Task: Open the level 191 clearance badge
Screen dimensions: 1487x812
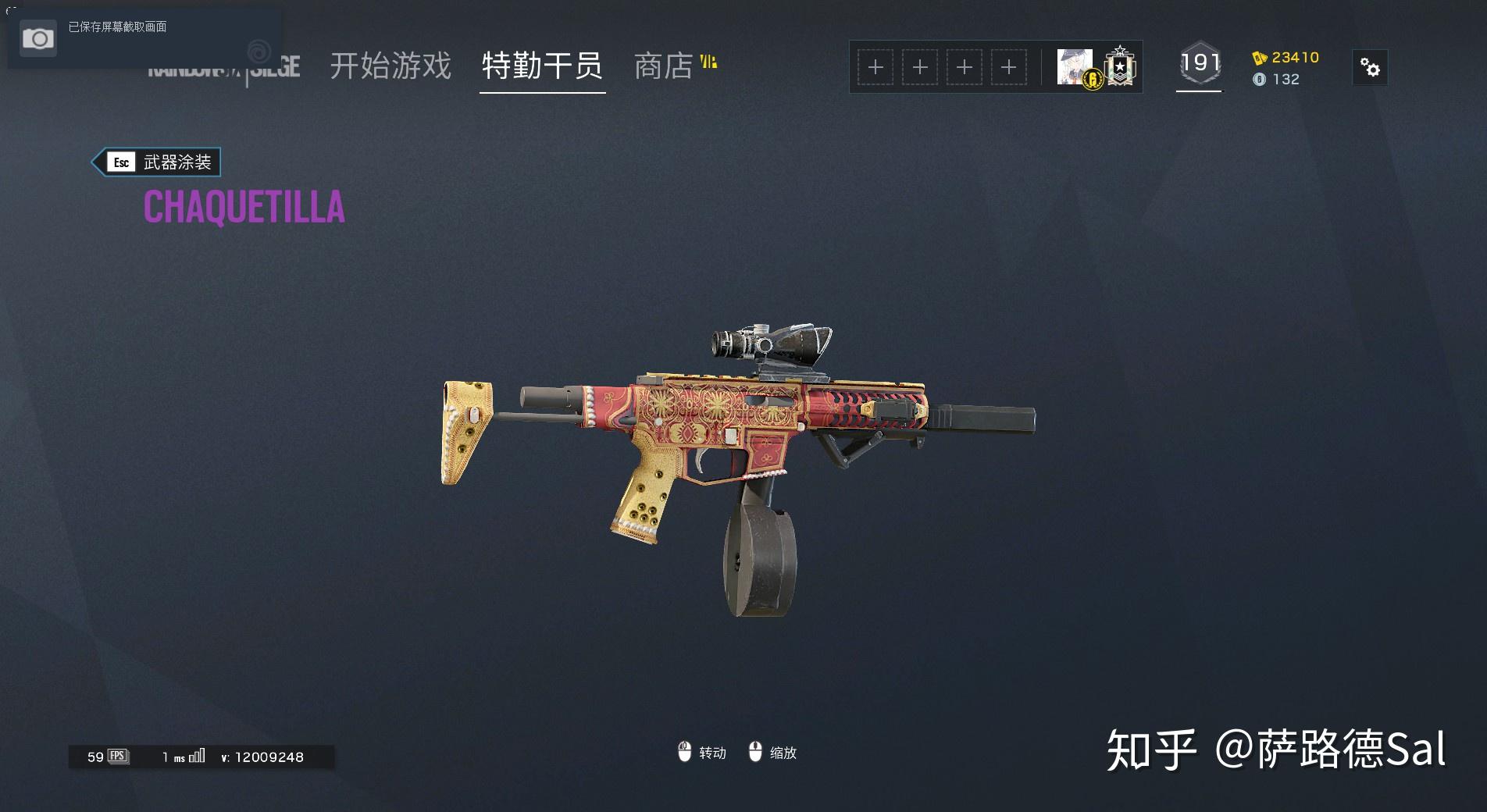Action: (x=1199, y=63)
